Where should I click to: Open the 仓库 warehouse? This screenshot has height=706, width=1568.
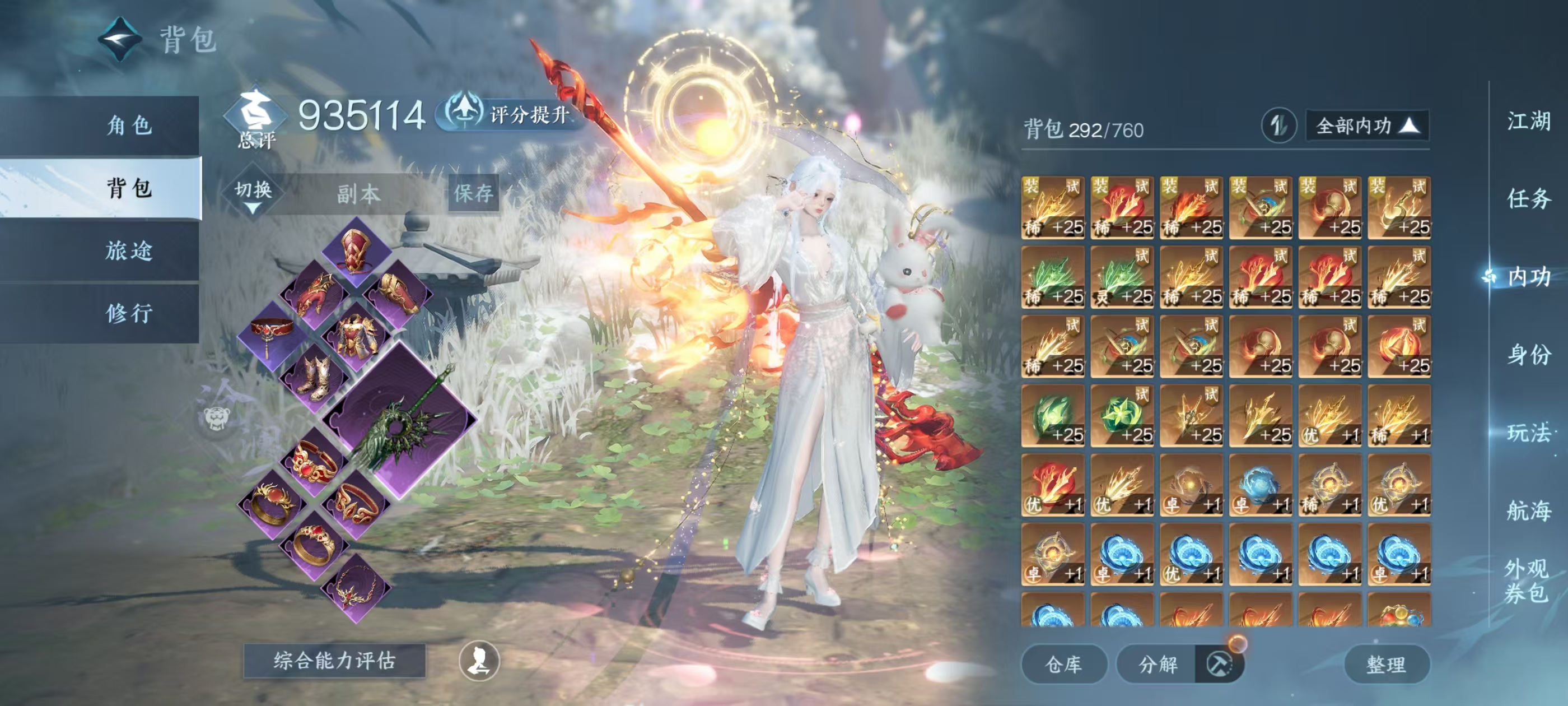1063,664
